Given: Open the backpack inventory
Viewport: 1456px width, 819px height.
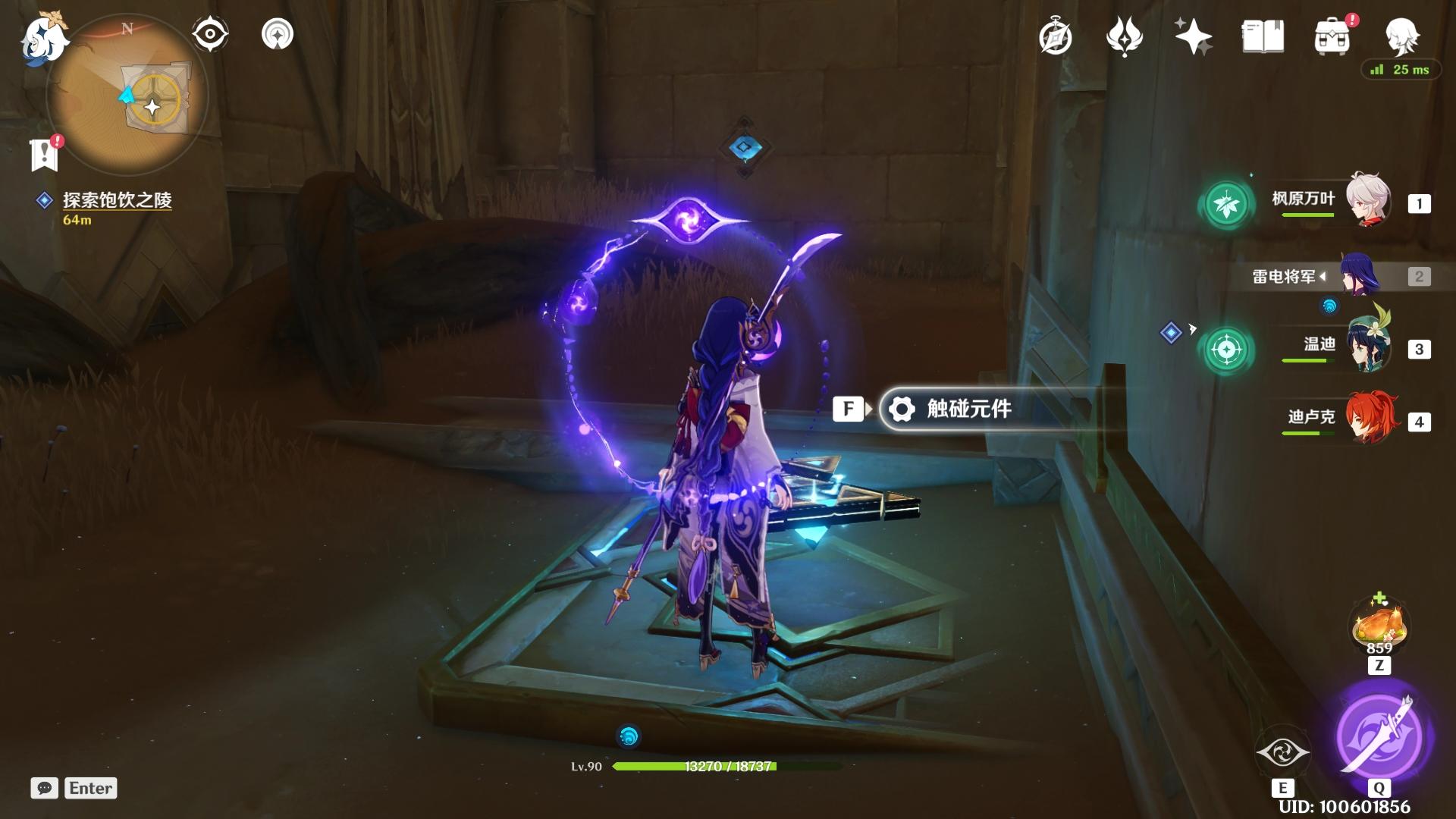Looking at the screenshot, I should tap(1332, 36).
